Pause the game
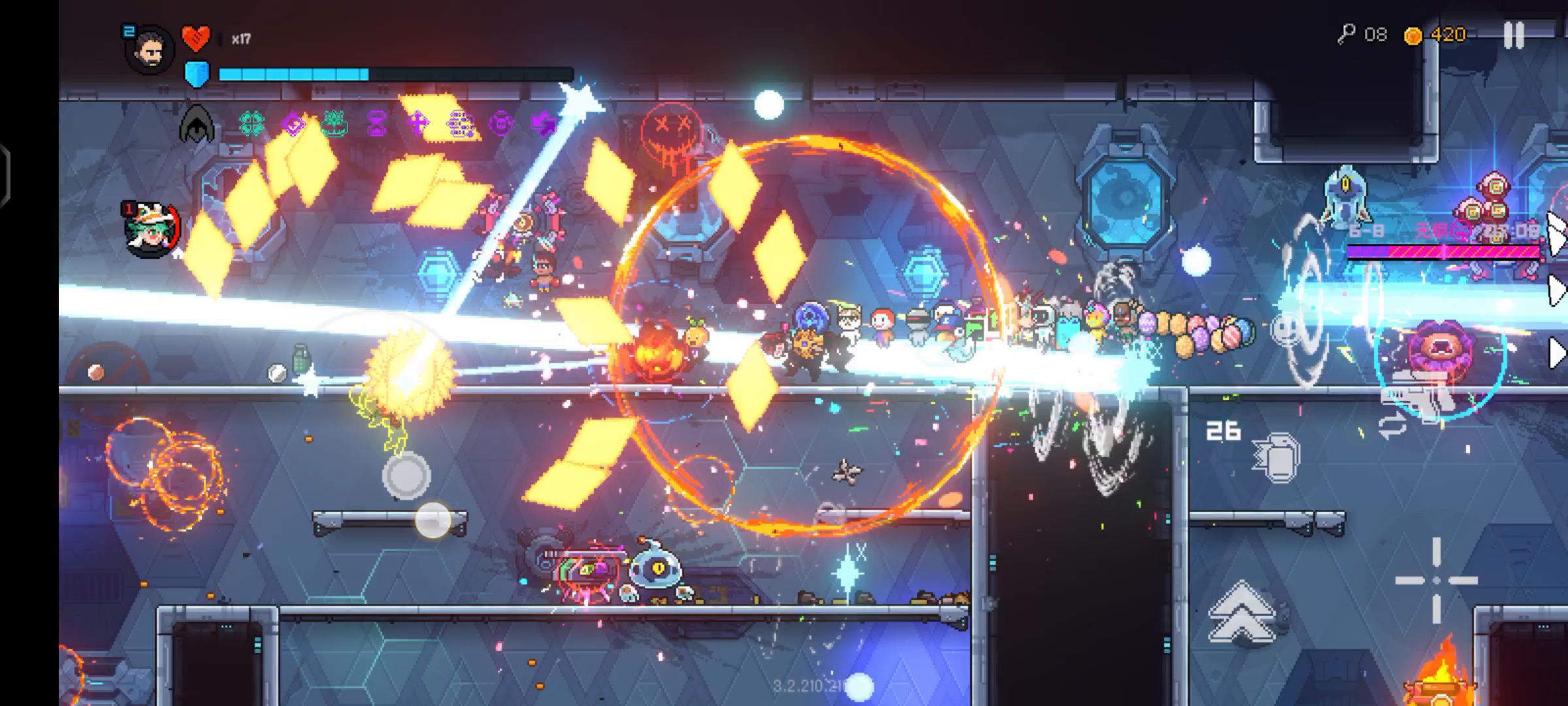 pos(1513,35)
